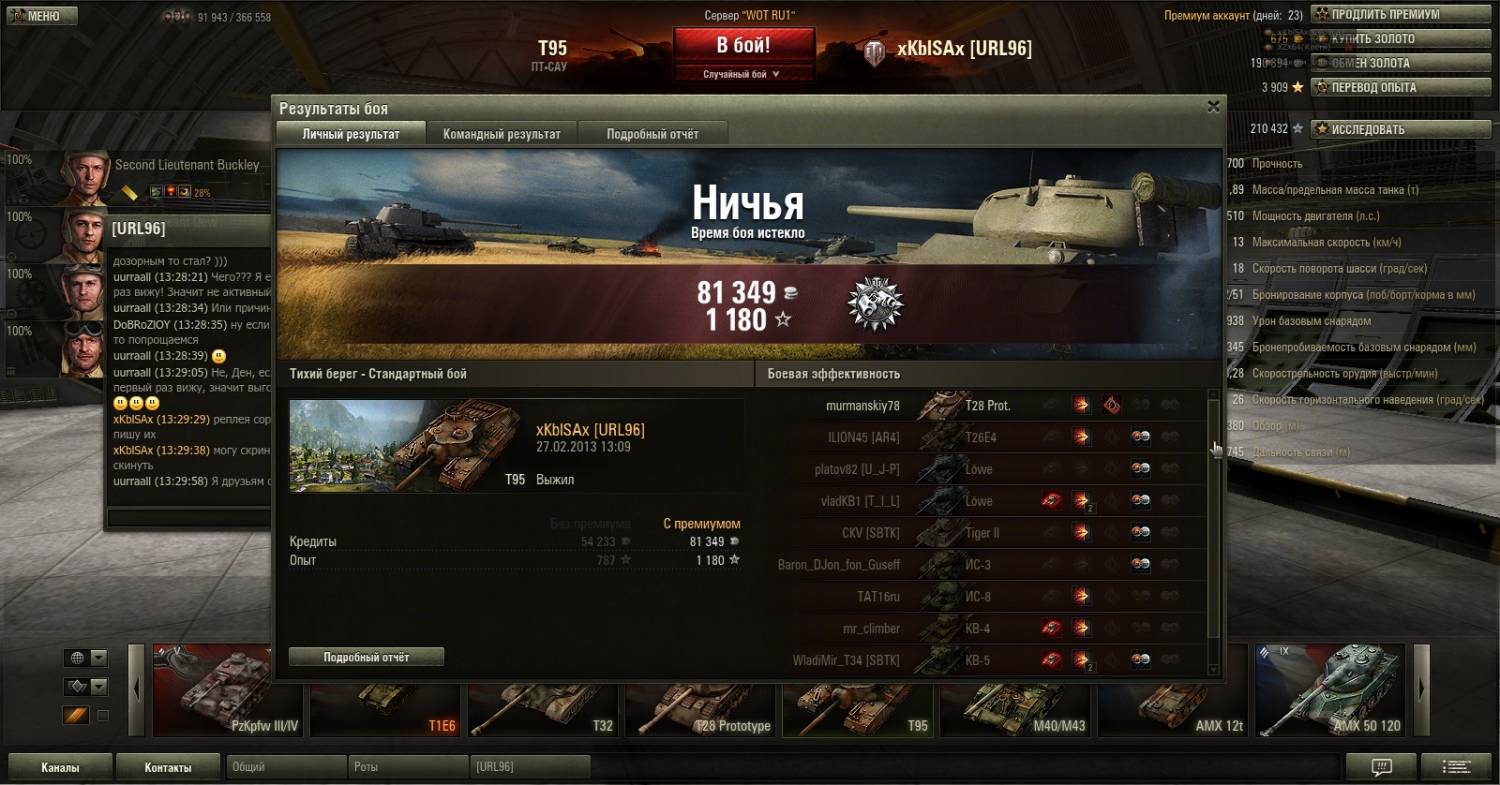Screen dimensions: 1500x785
Task: Open the Меню button
Action: (x=40, y=16)
